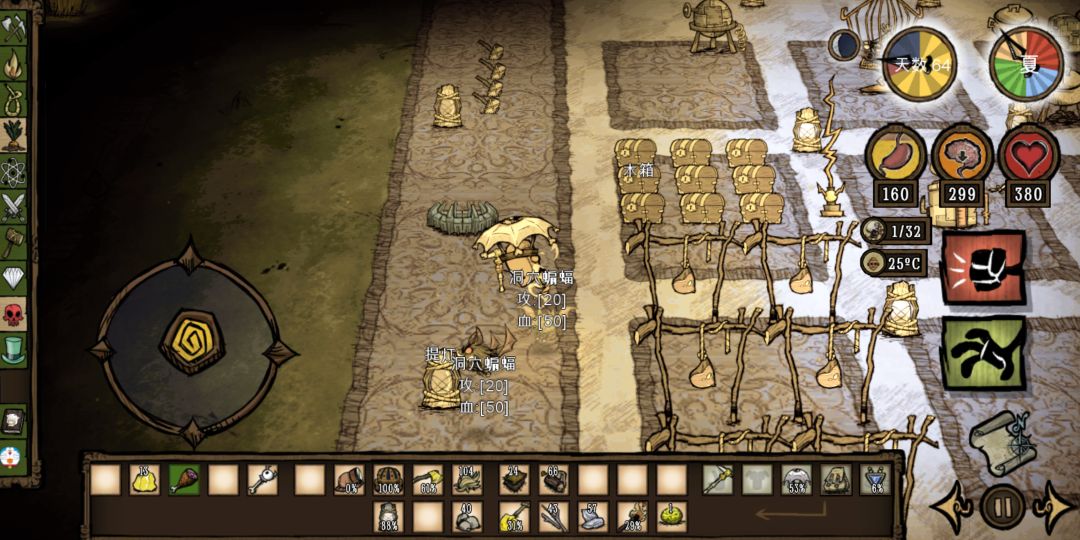Open the Tools crafting tab
The image size is (1080, 540).
point(14,28)
